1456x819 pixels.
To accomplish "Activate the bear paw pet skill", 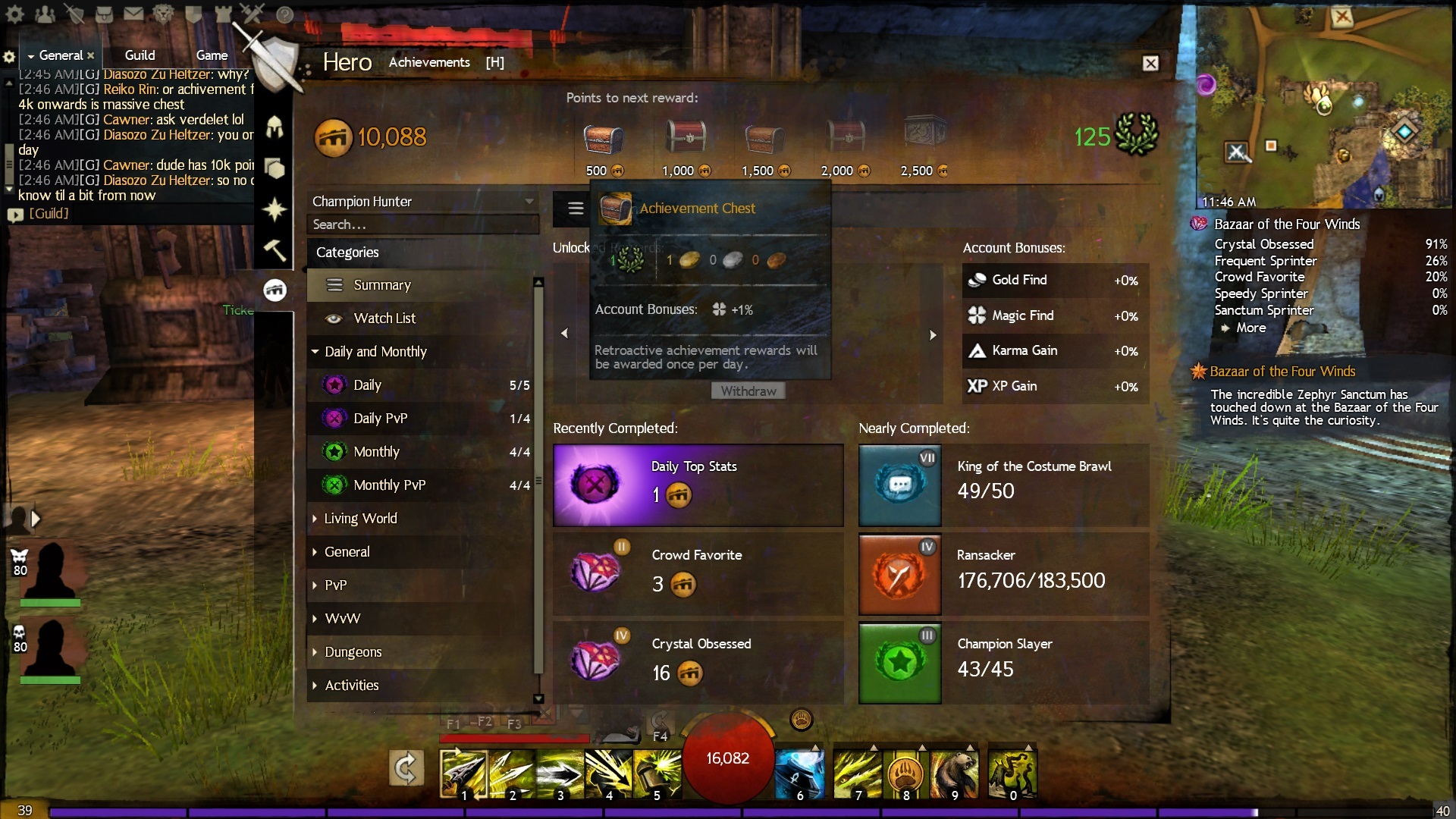I will pyautogui.click(x=905, y=774).
